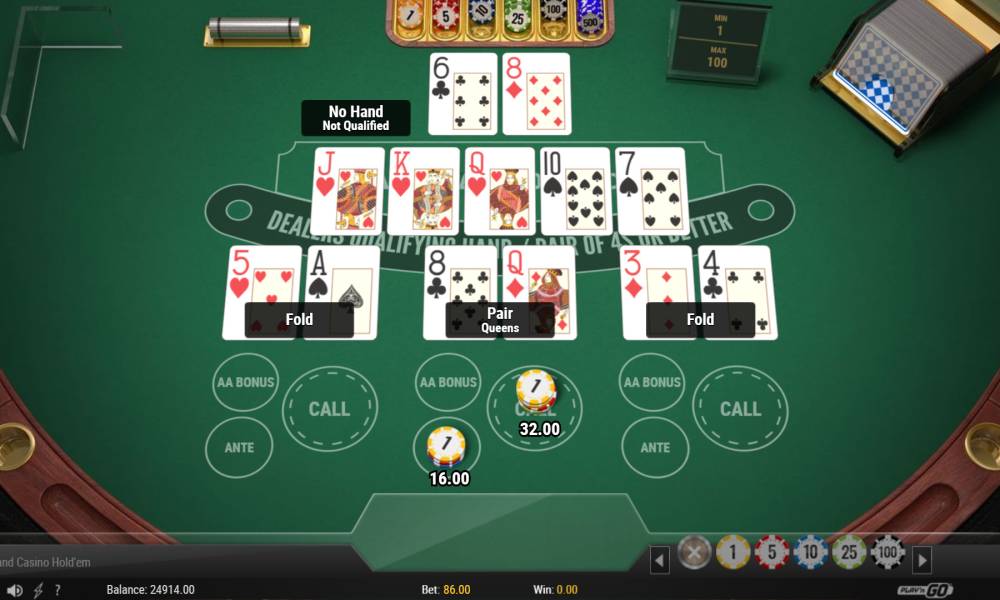Choose the red 5 chip
Screen dimensions: 1000x600
pyautogui.click(x=772, y=551)
